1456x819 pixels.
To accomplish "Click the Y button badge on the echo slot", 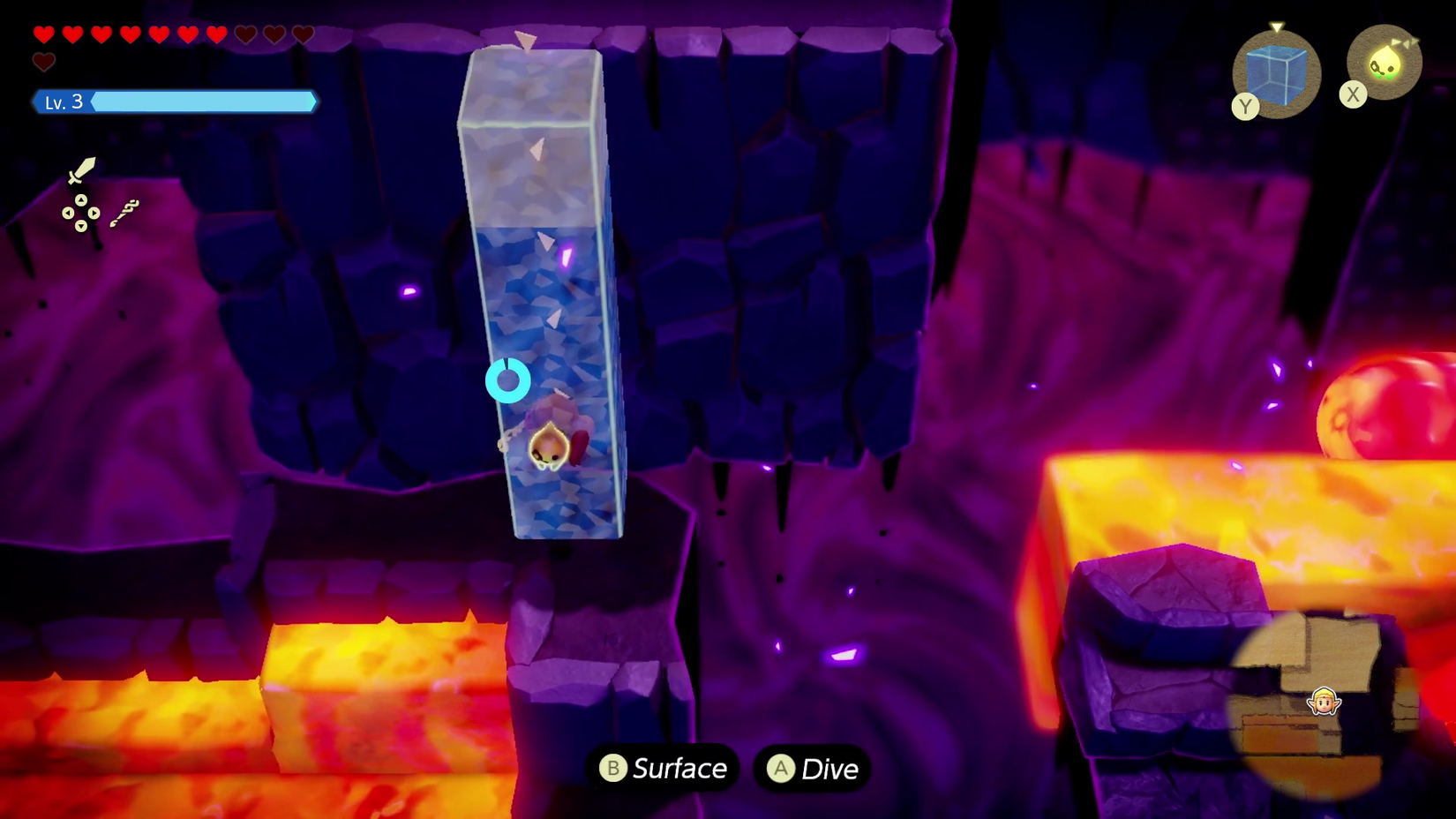I will click(1244, 107).
